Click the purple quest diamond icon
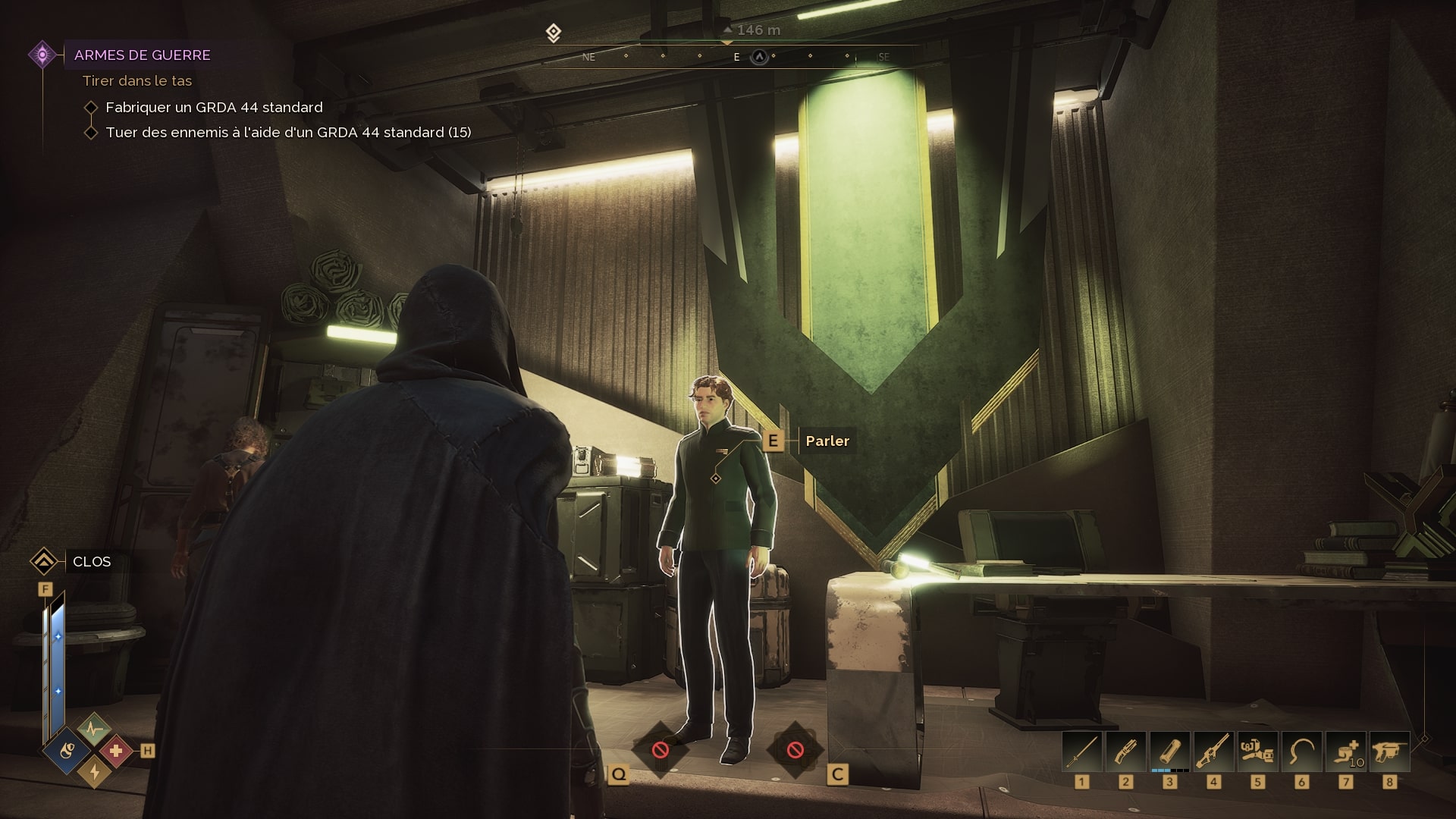The image size is (1456, 819). [42, 55]
